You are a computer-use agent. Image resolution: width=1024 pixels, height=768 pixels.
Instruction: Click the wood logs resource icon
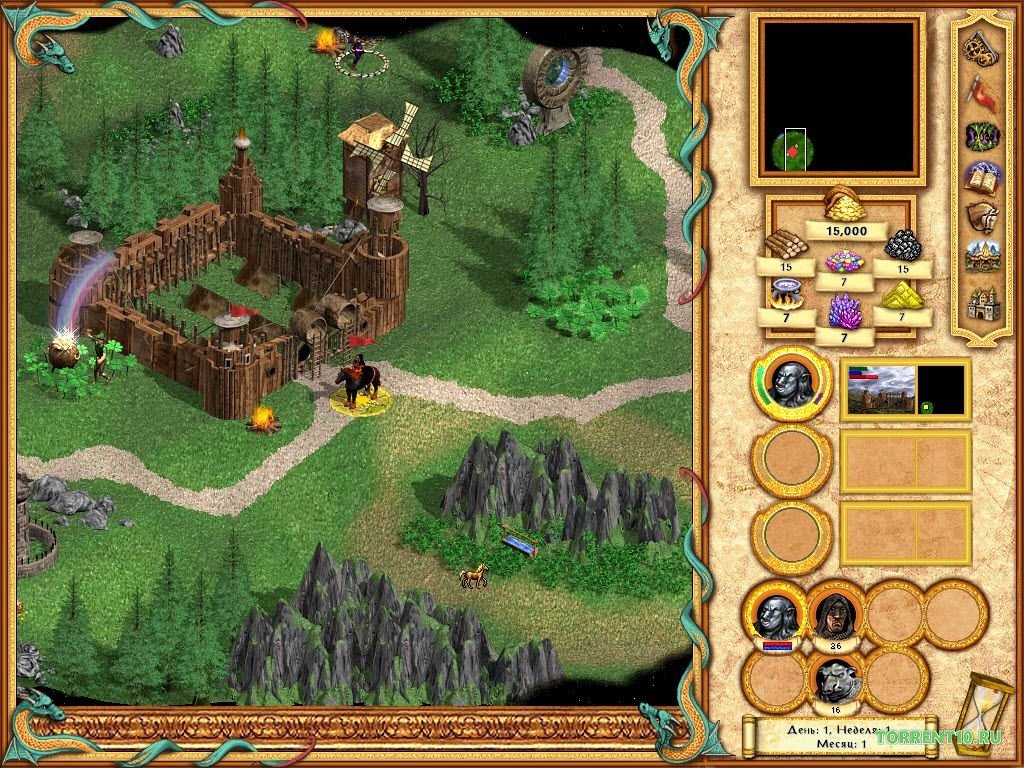tap(785, 242)
